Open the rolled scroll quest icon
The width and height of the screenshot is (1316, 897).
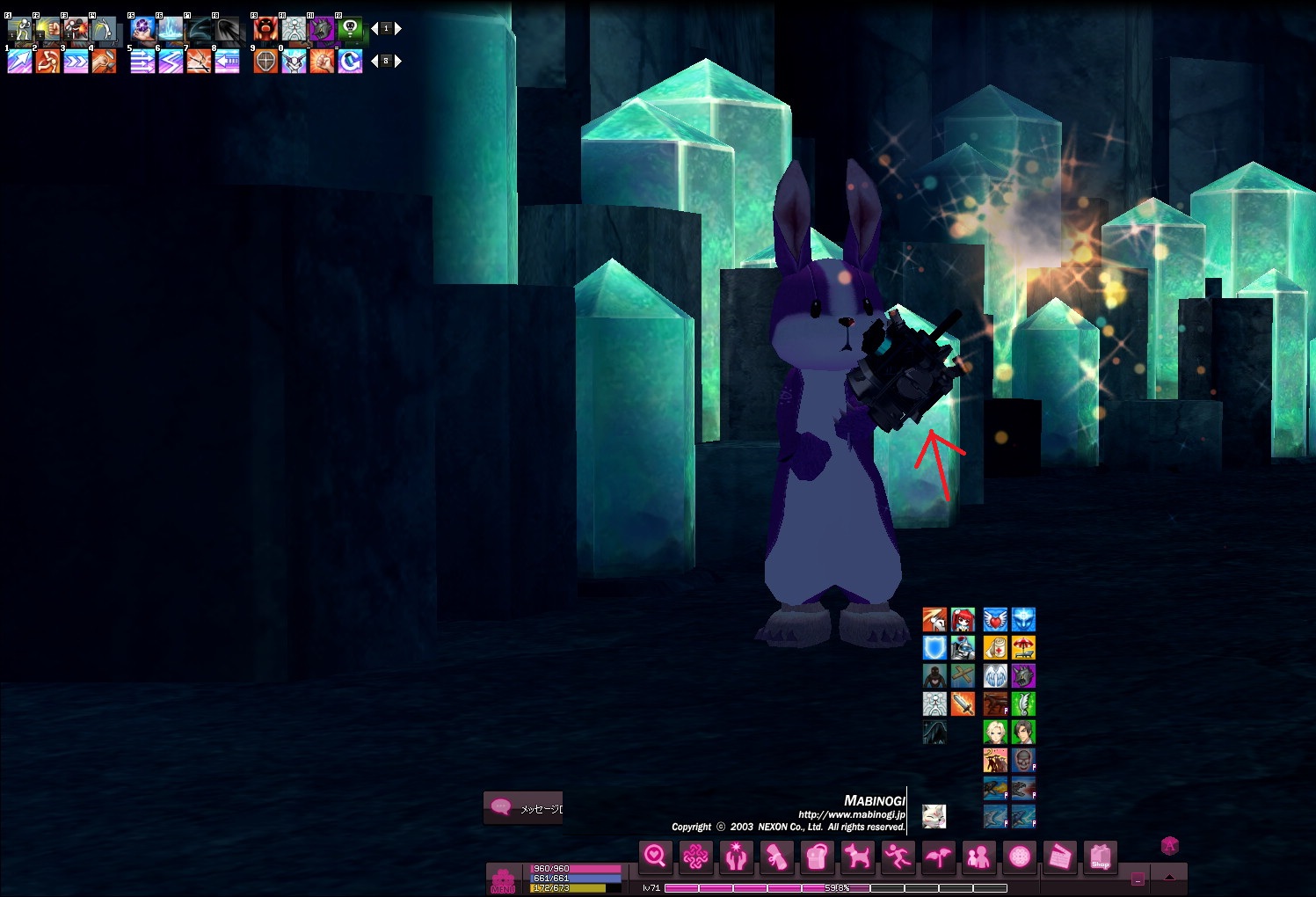(776, 856)
